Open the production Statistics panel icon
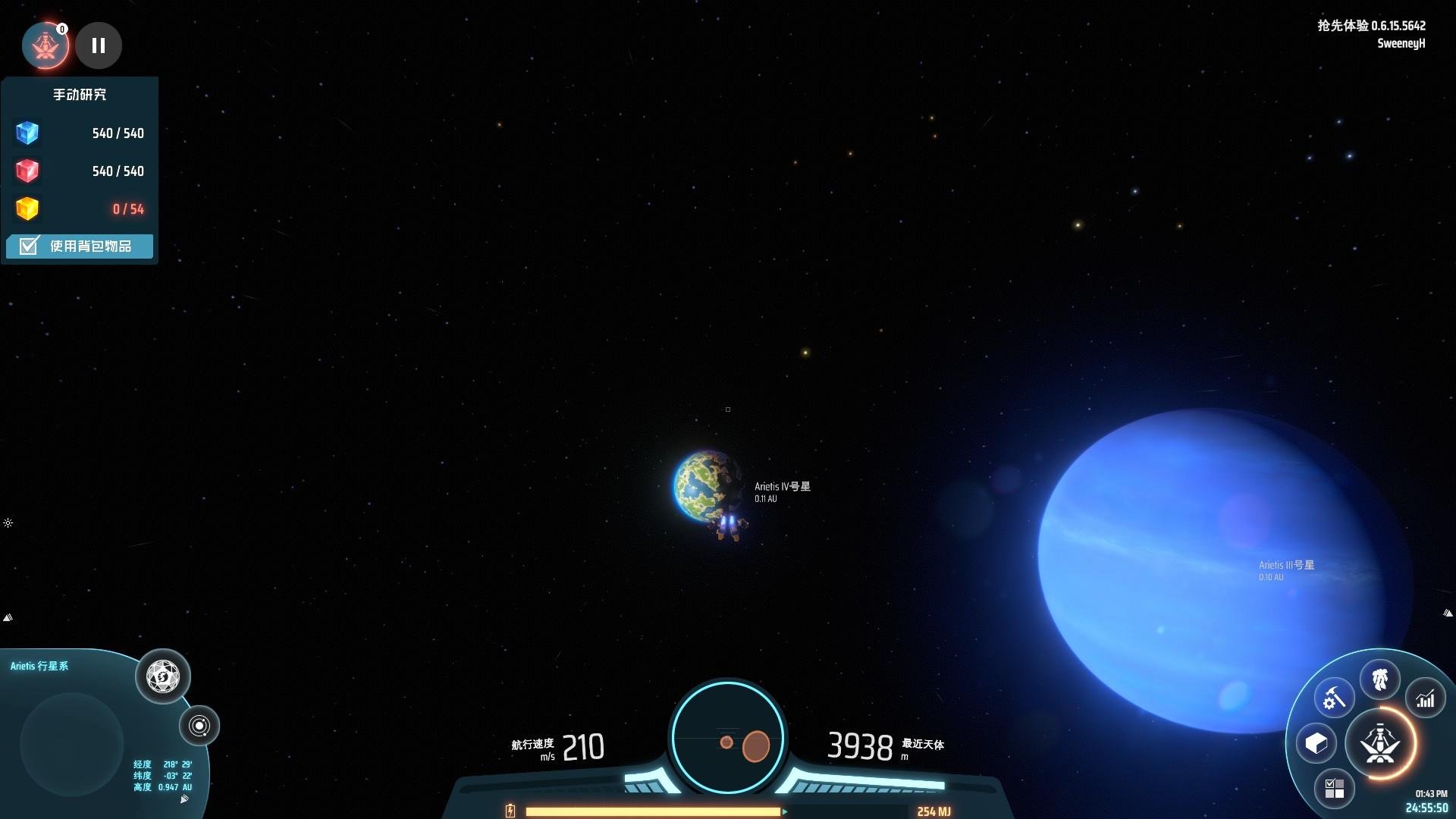This screenshot has width=1456, height=819. click(x=1426, y=699)
